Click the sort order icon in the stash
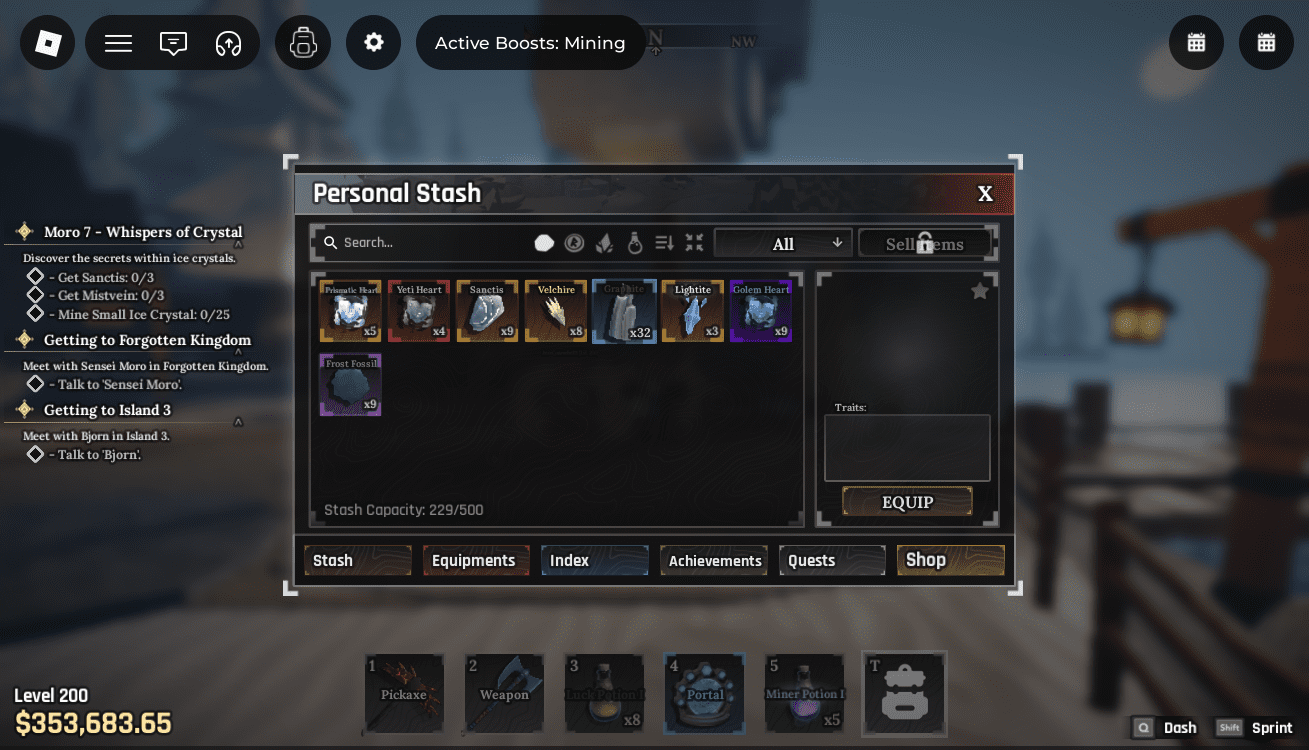This screenshot has width=1309, height=750. (x=664, y=243)
